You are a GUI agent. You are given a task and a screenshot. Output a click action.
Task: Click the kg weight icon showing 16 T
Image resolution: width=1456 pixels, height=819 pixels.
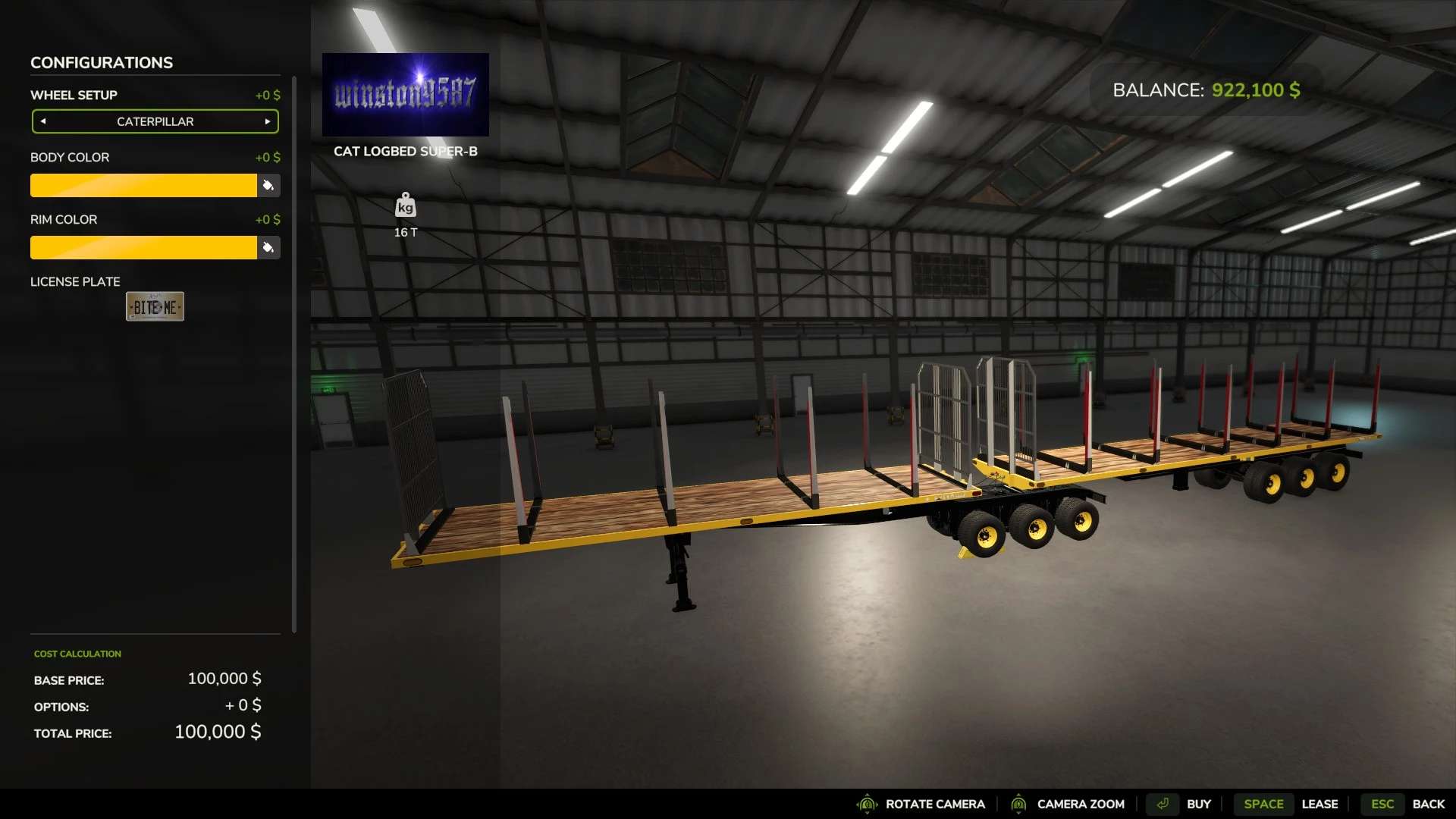point(406,206)
